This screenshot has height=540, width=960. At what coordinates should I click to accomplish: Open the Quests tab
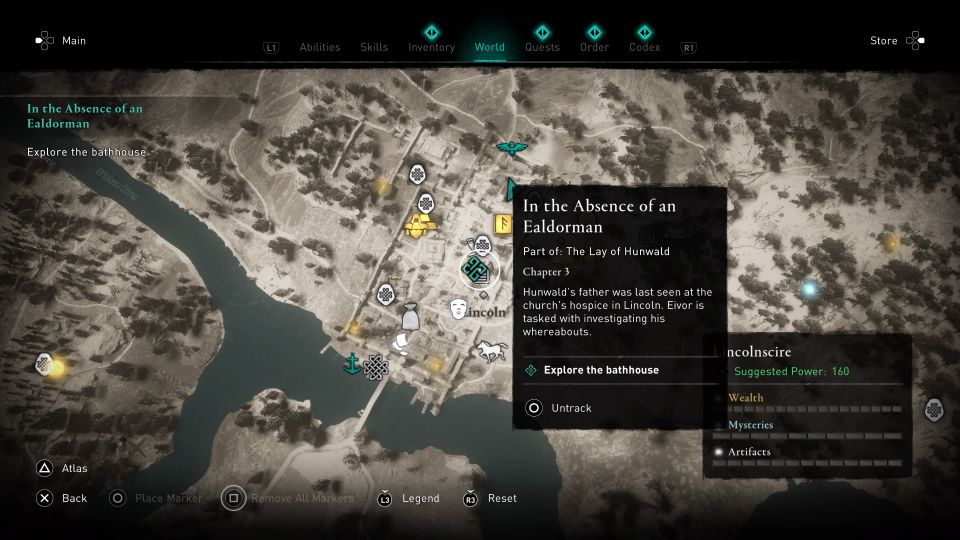coord(542,47)
